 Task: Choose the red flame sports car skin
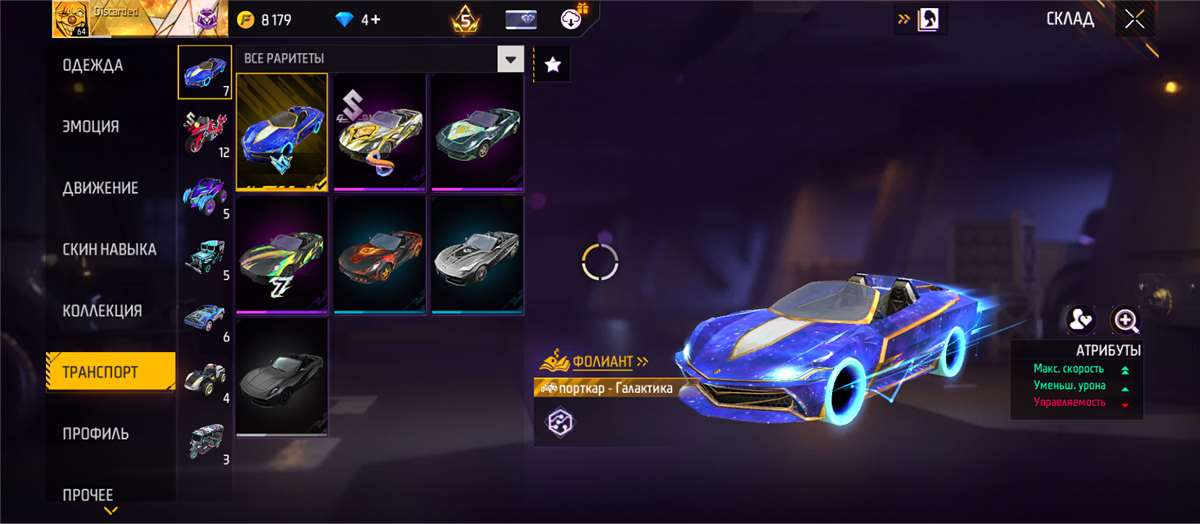tap(380, 254)
